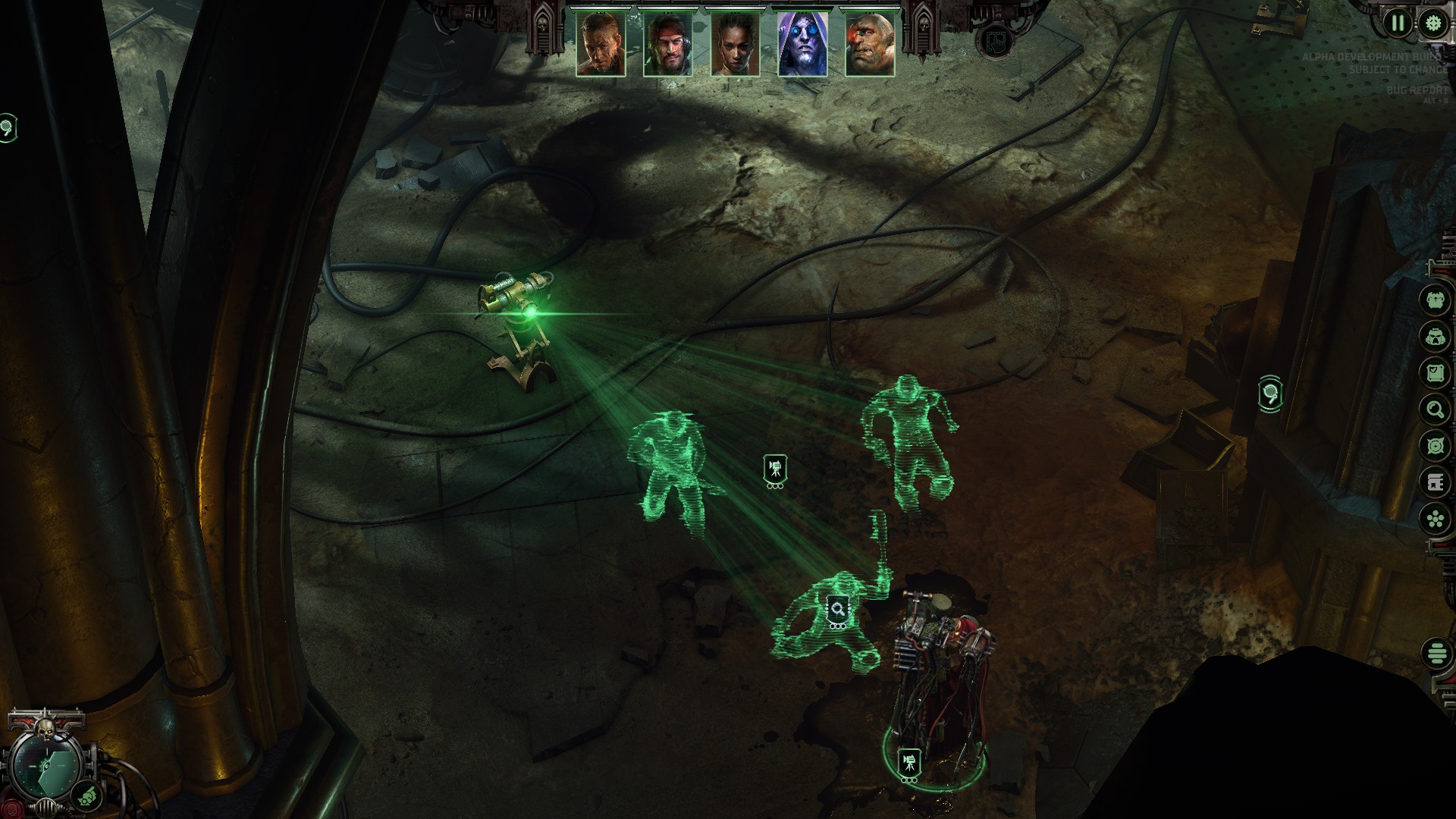Select the scarred short-haired man portrait
This screenshot has height=819, width=1456.
pos(601,44)
